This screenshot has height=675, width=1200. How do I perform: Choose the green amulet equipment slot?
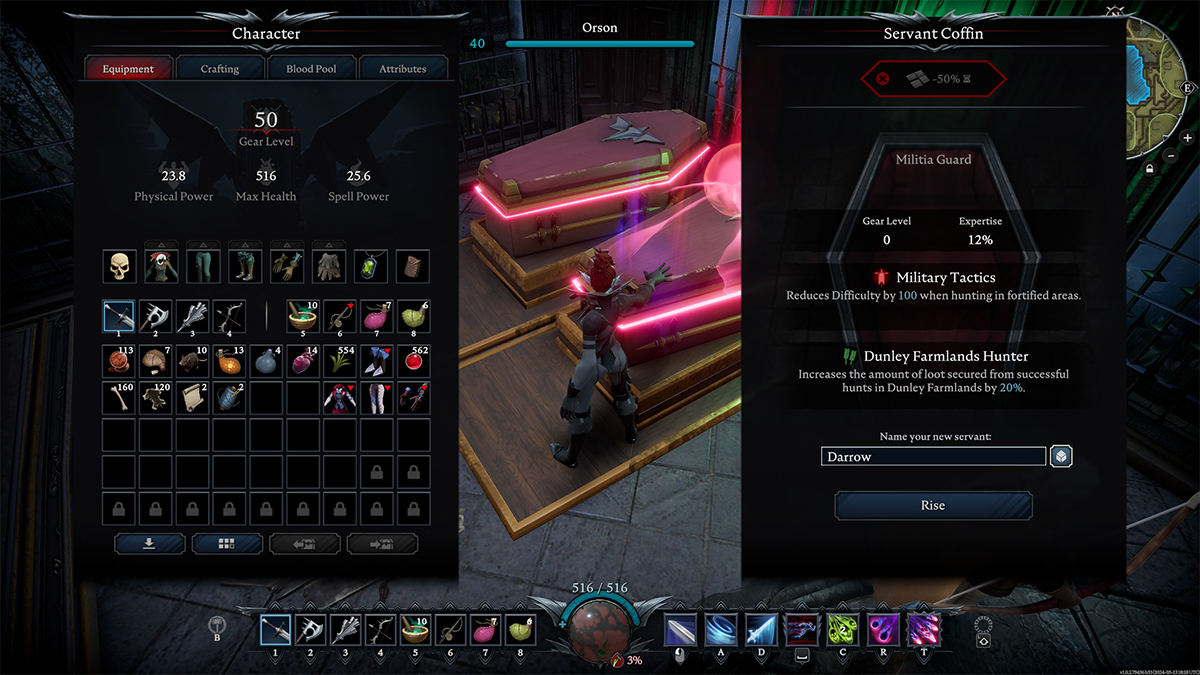pos(372,266)
